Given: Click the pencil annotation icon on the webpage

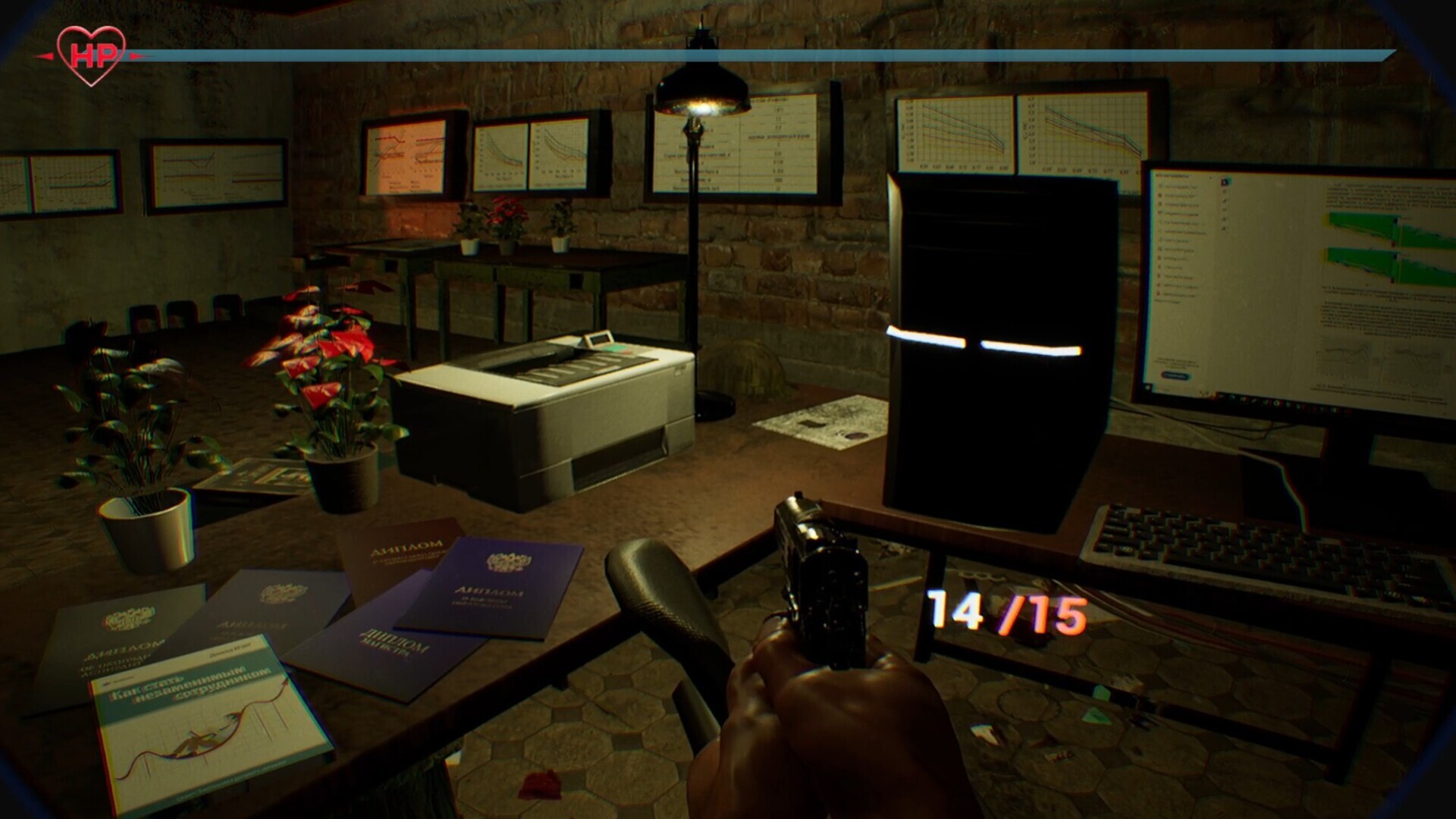Looking at the screenshot, I should tap(1225, 201).
